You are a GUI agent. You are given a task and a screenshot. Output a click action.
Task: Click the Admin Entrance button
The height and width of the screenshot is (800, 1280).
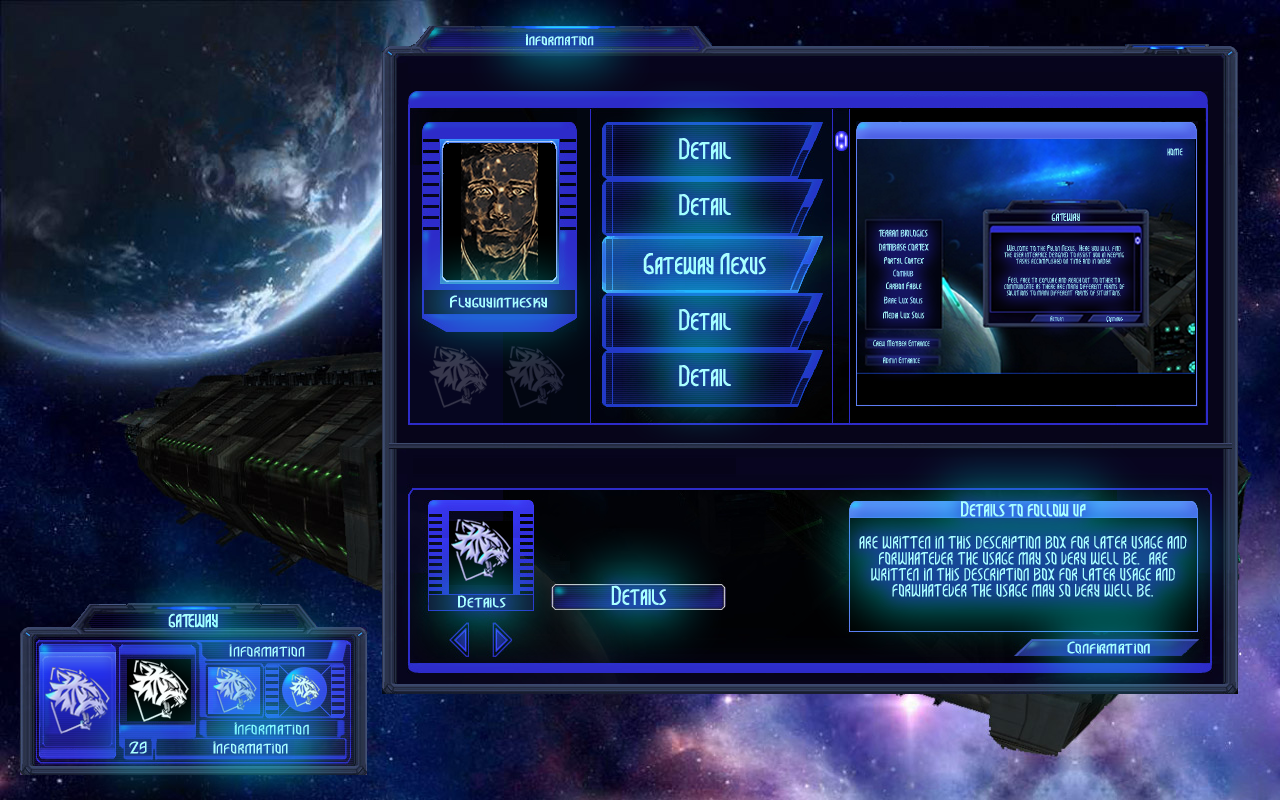902,360
